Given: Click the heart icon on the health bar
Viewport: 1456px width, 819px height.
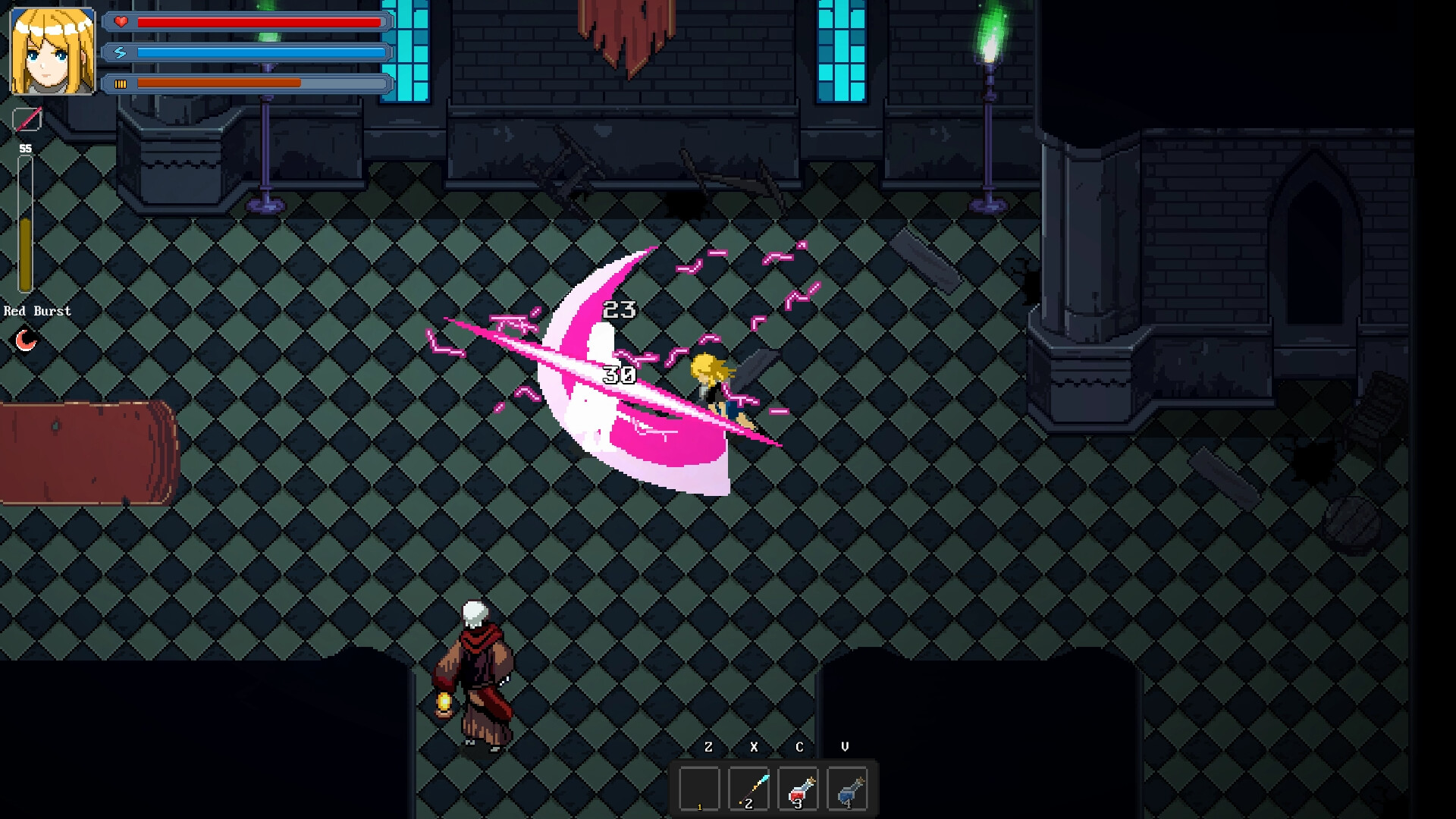Looking at the screenshot, I should (x=120, y=22).
